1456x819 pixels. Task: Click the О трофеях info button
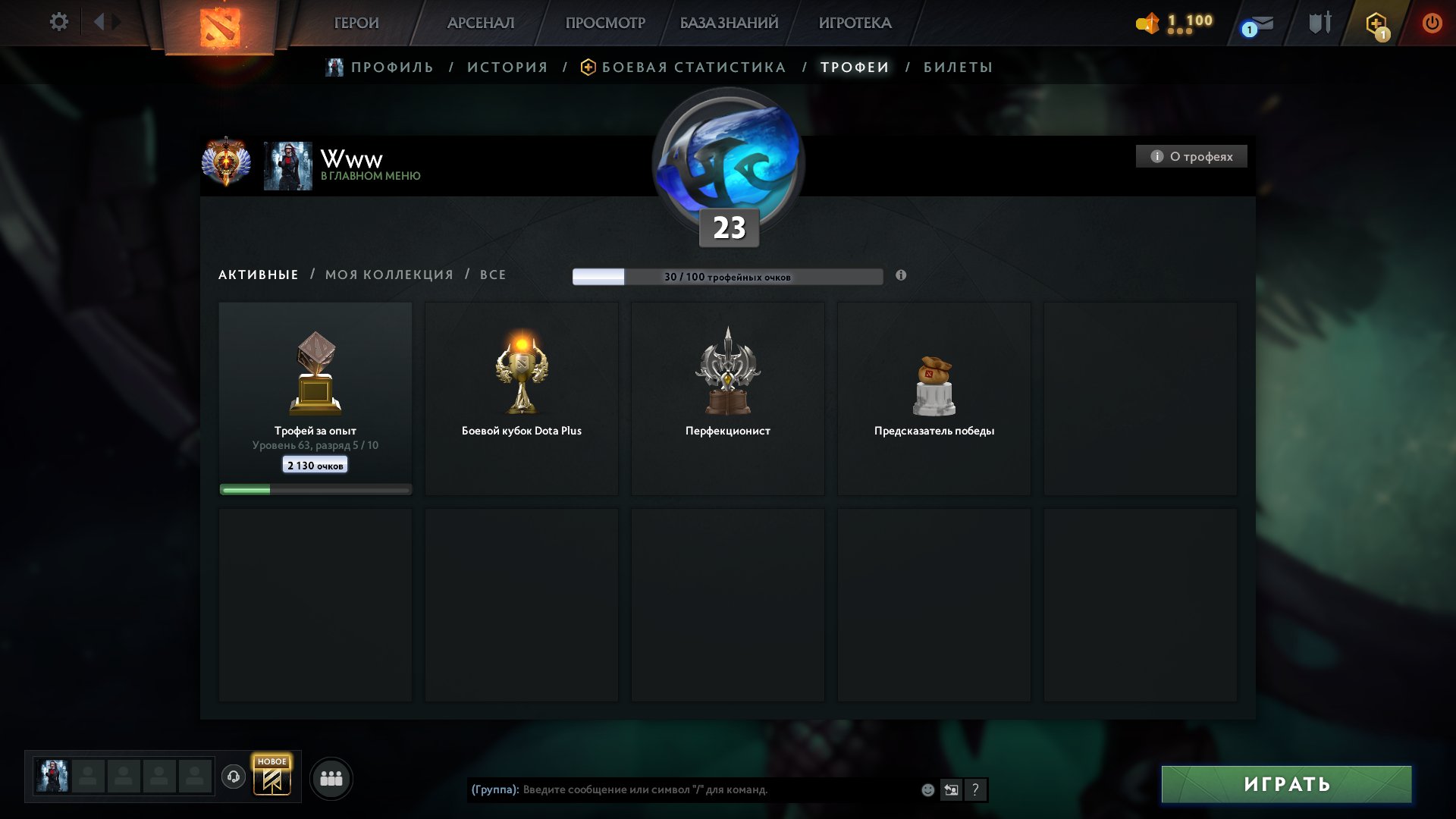(1191, 156)
